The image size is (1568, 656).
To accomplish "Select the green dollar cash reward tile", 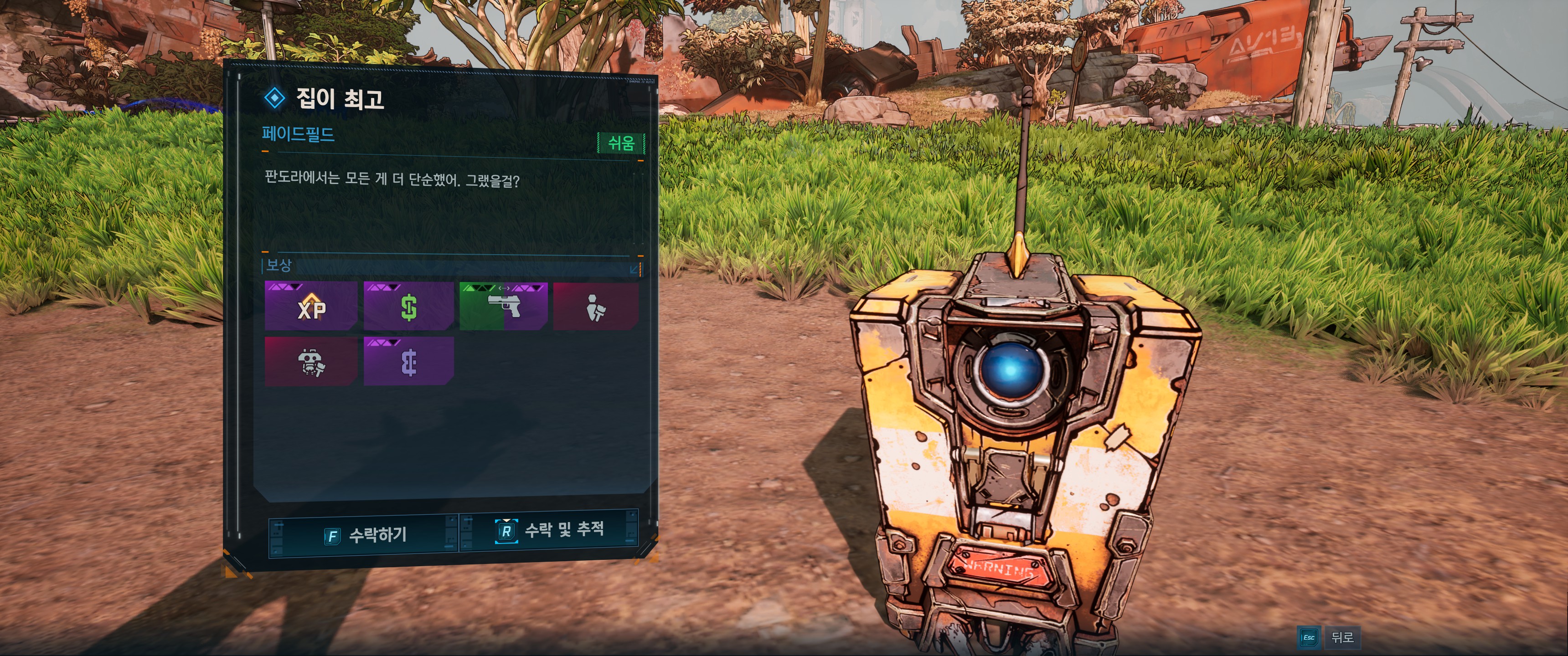I will point(408,306).
